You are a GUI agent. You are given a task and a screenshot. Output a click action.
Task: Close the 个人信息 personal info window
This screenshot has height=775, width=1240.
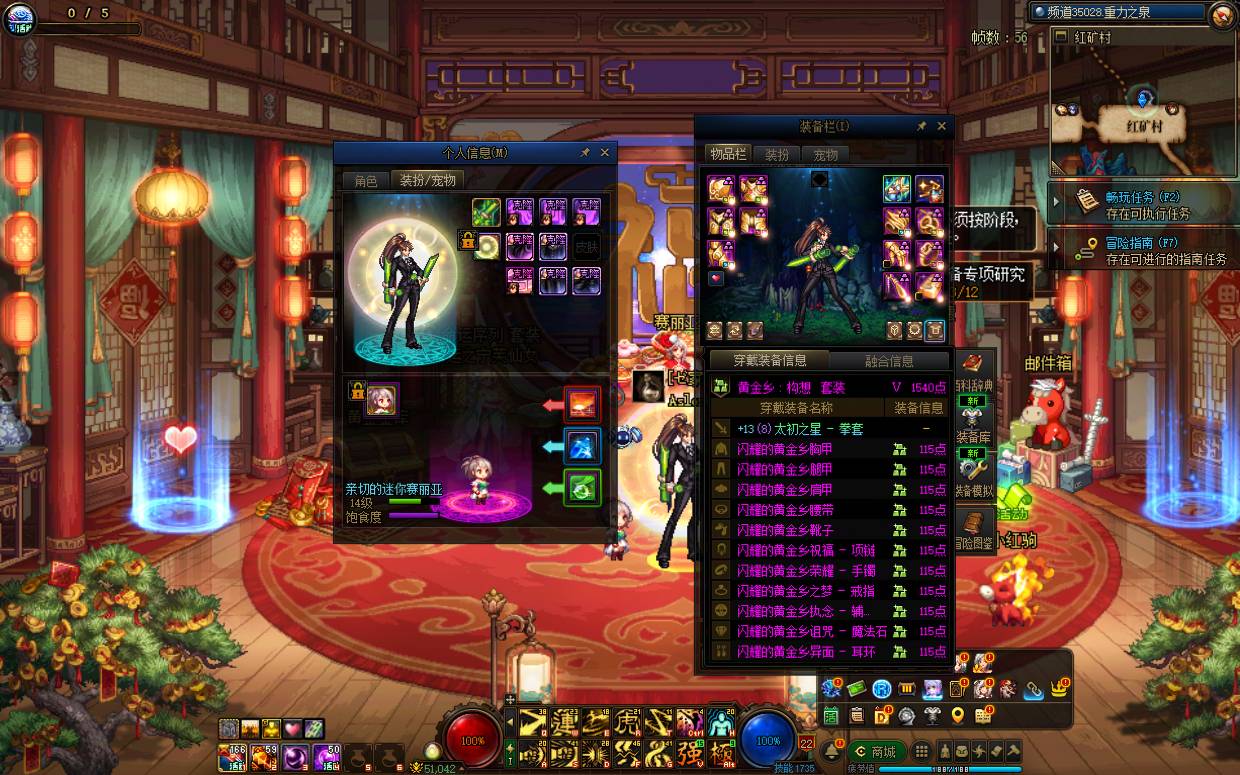pos(604,153)
